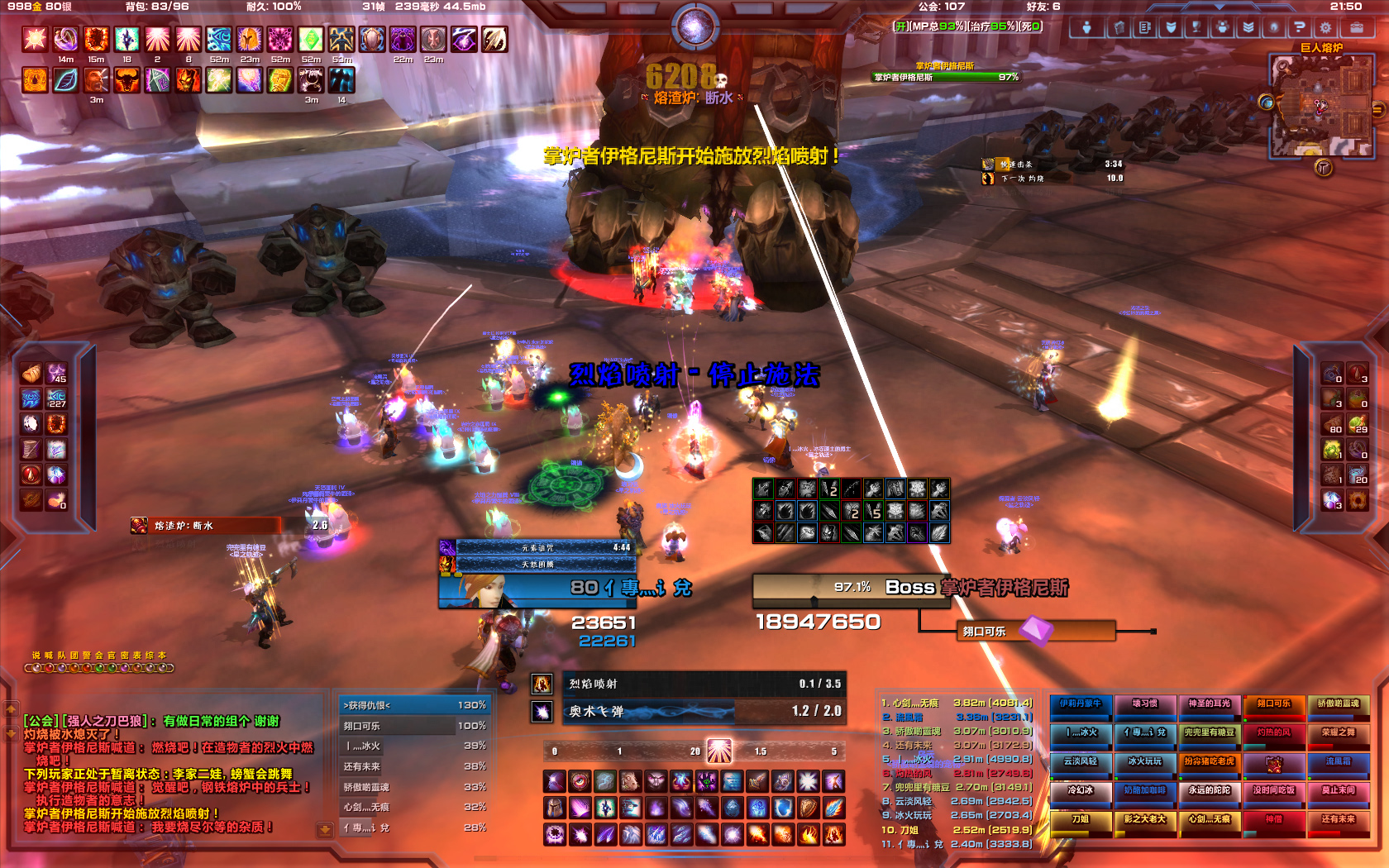Open the guild panel shield icon
The height and width of the screenshot is (868, 1389).
coord(1172,28)
